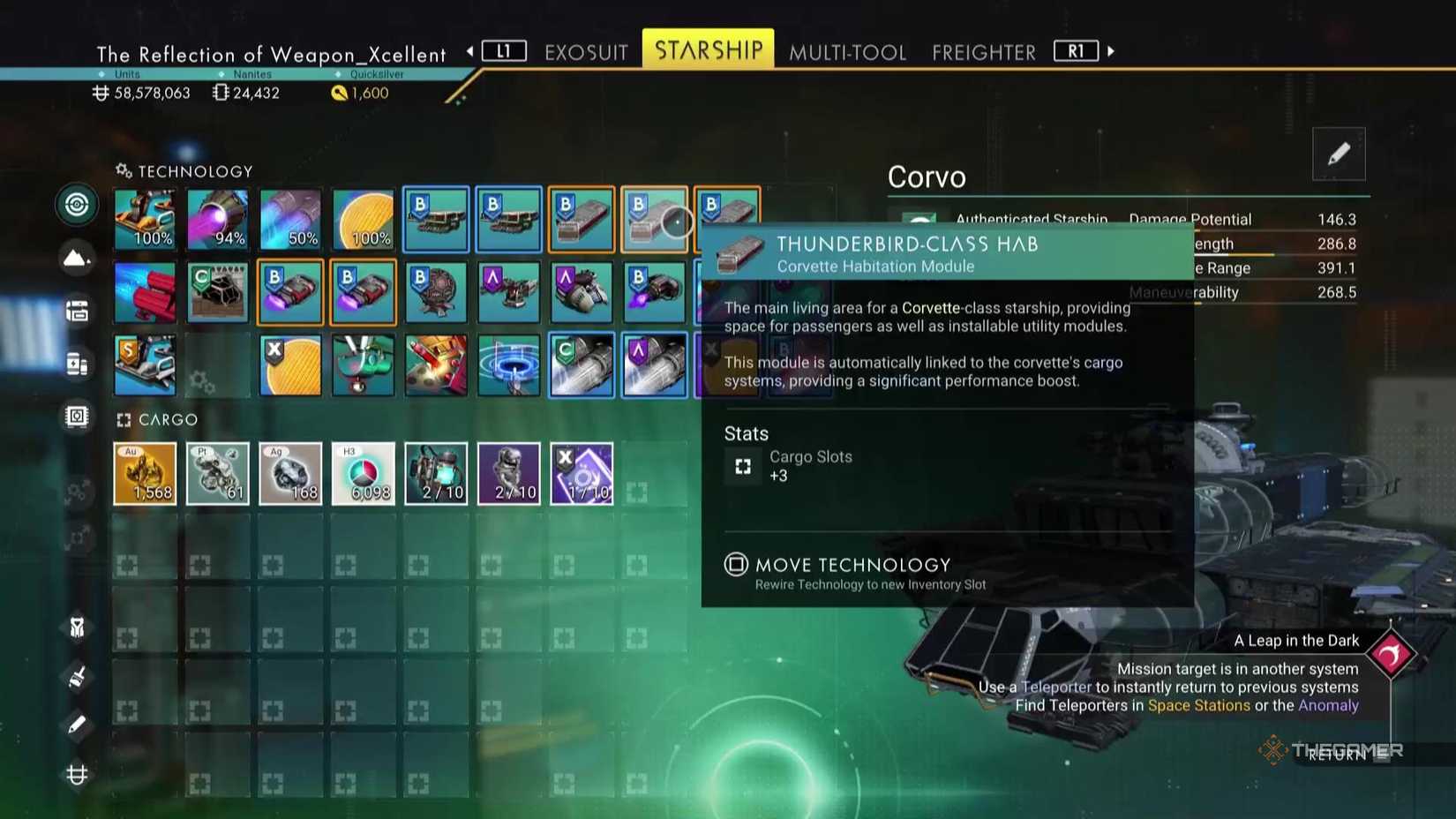Click the planet icon in the left sidebar
Viewport: 1456px width, 819px height.
[77, 259]
